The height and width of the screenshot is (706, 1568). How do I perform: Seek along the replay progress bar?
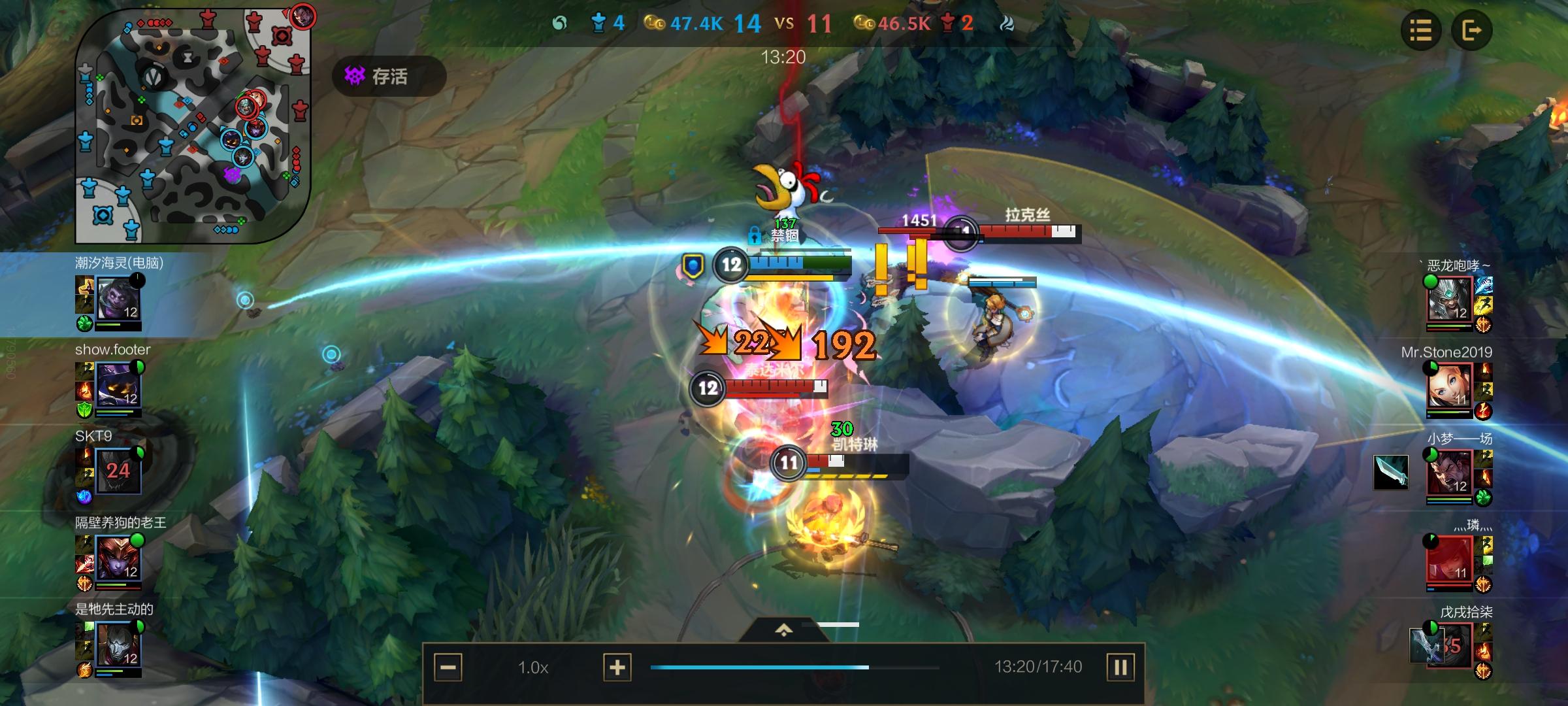(794, 667)
